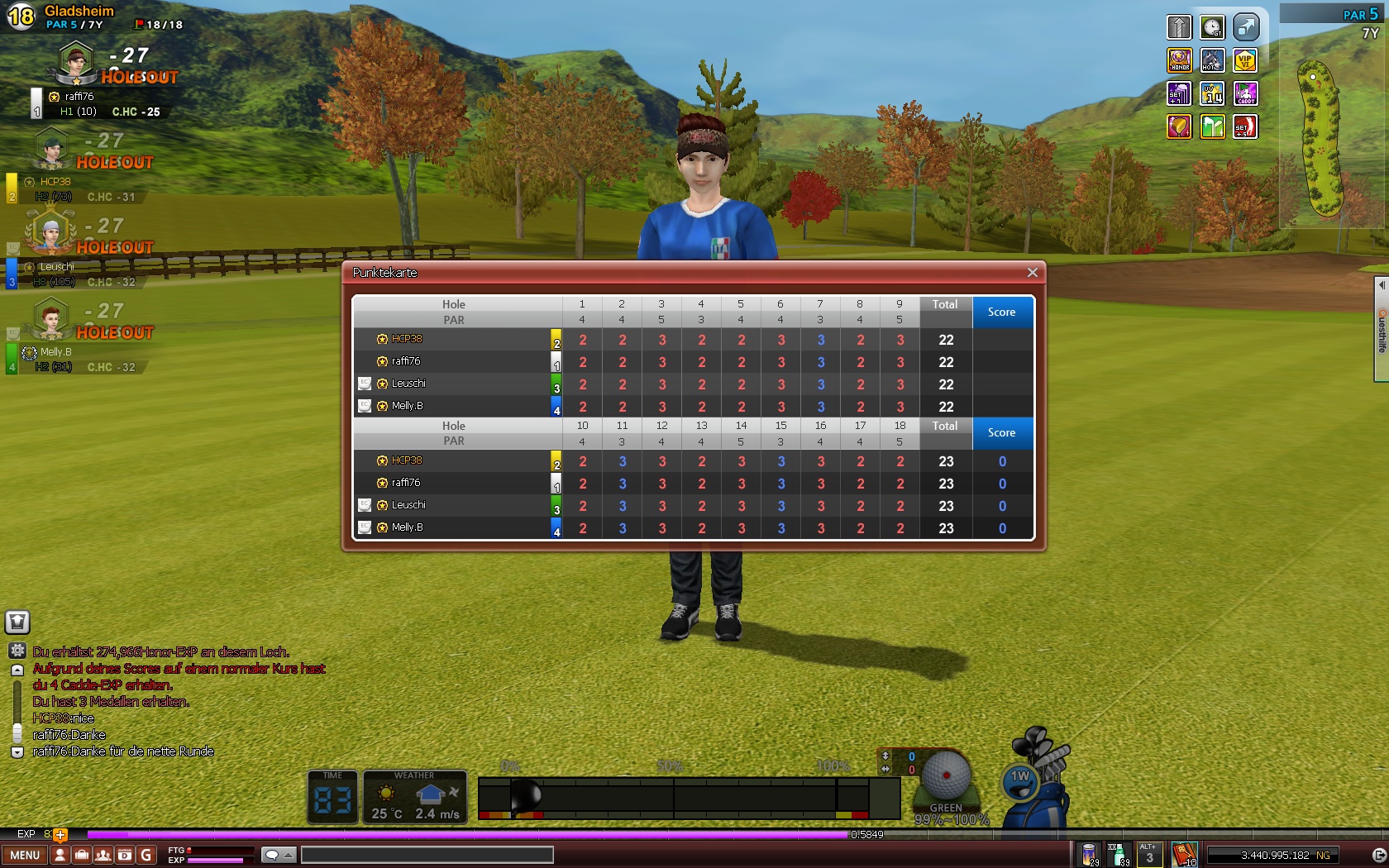Click the chat text input field
Screen dimensions: 1389x868
(427, 855)
